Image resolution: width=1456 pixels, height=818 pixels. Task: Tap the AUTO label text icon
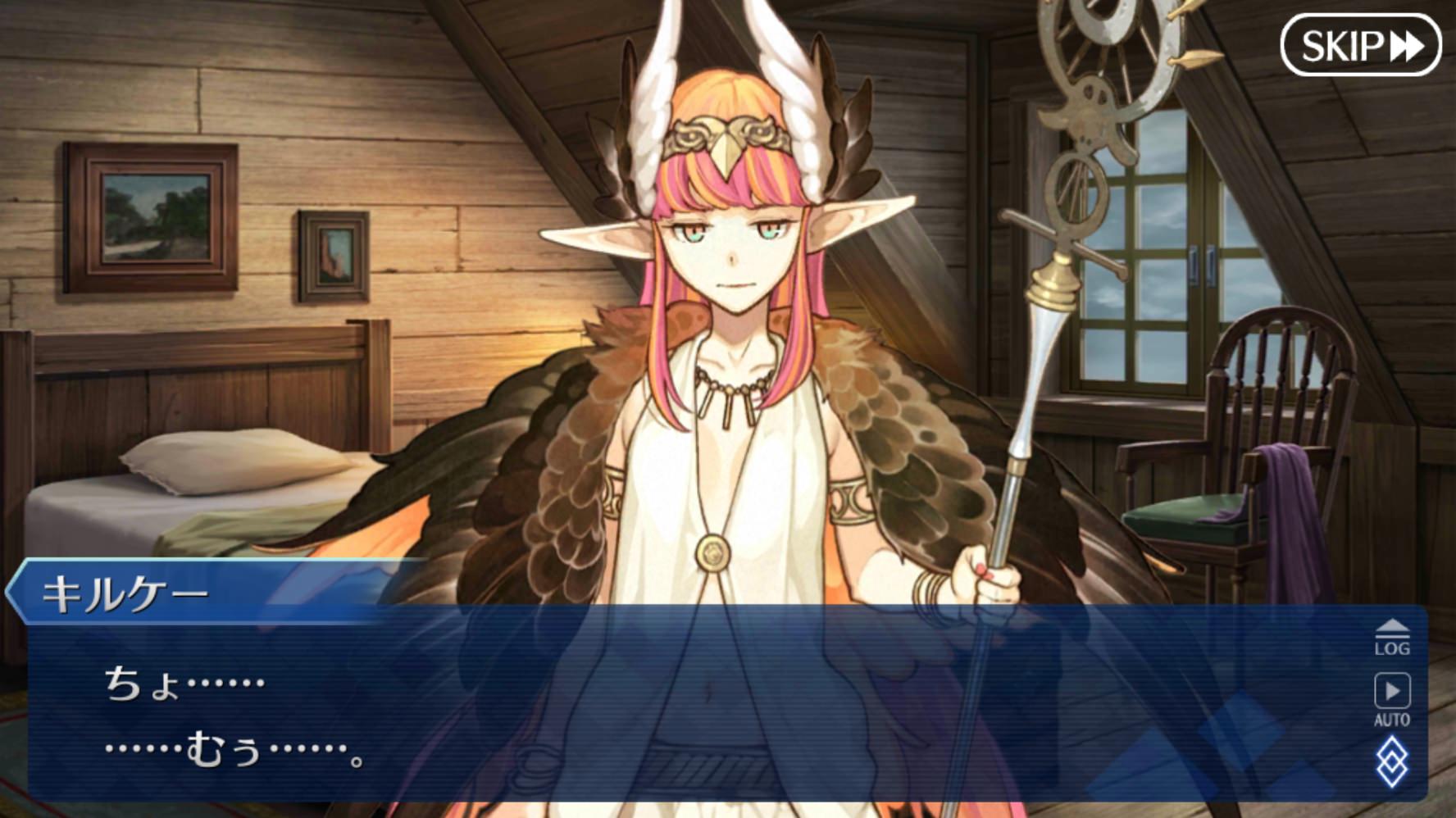click(x=1394, y=721)
